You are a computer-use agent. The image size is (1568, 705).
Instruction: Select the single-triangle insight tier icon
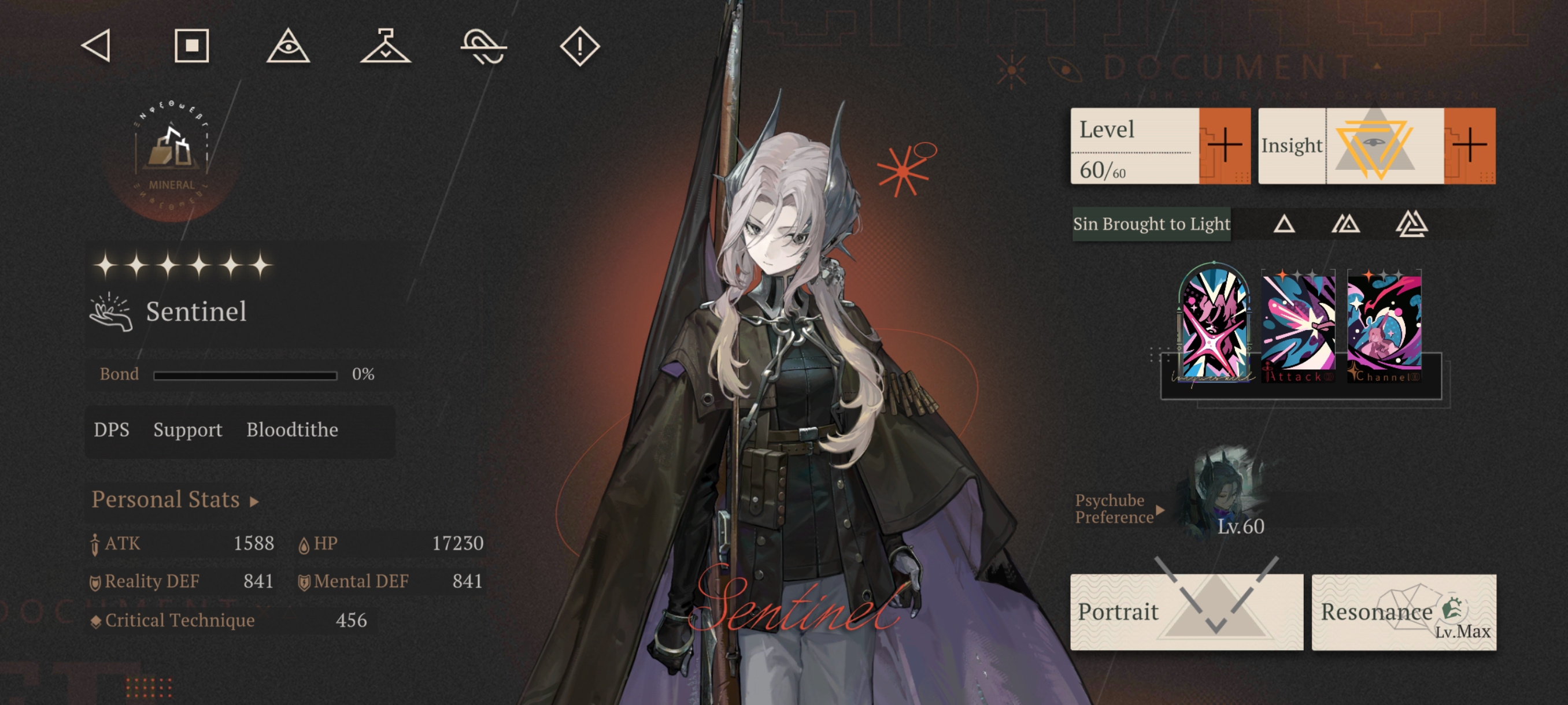tap(1284, 224)
